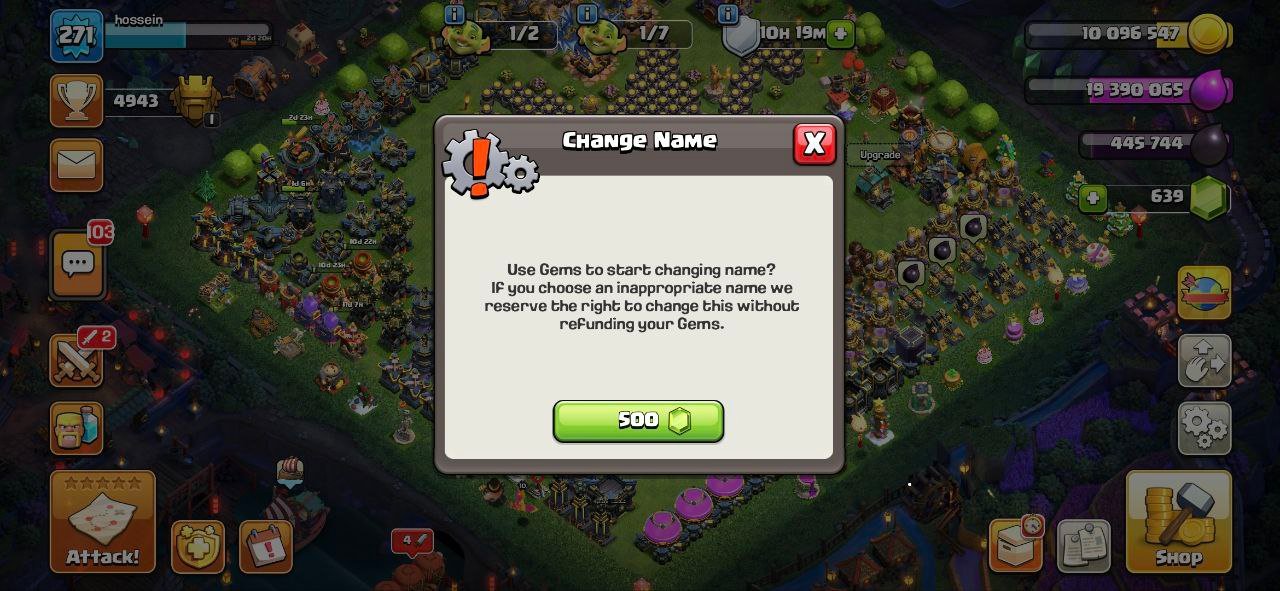
Task: Open the crate with clock icon
Action: [1016, 545]
